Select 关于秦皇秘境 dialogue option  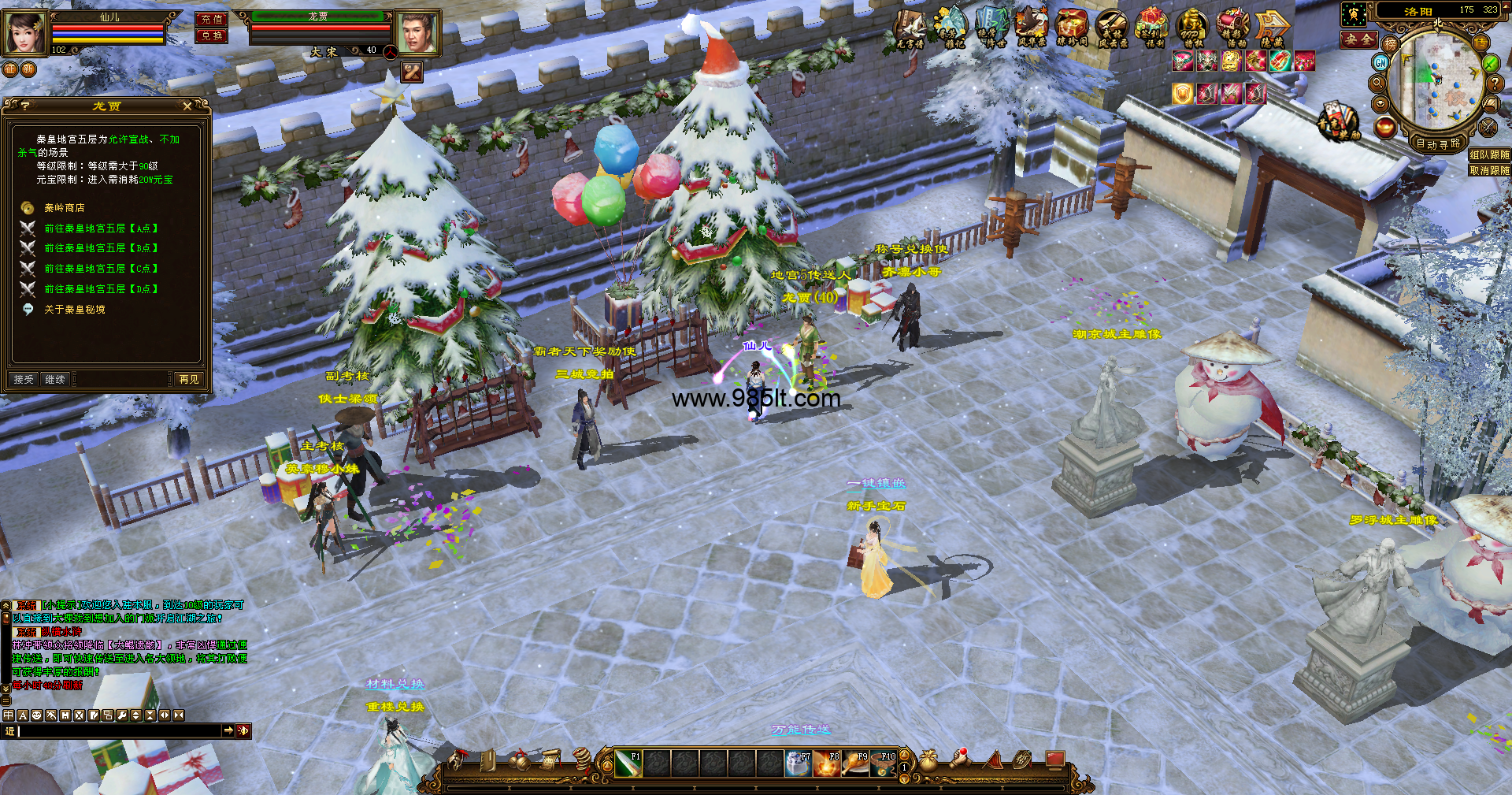(x=74, y=310)
